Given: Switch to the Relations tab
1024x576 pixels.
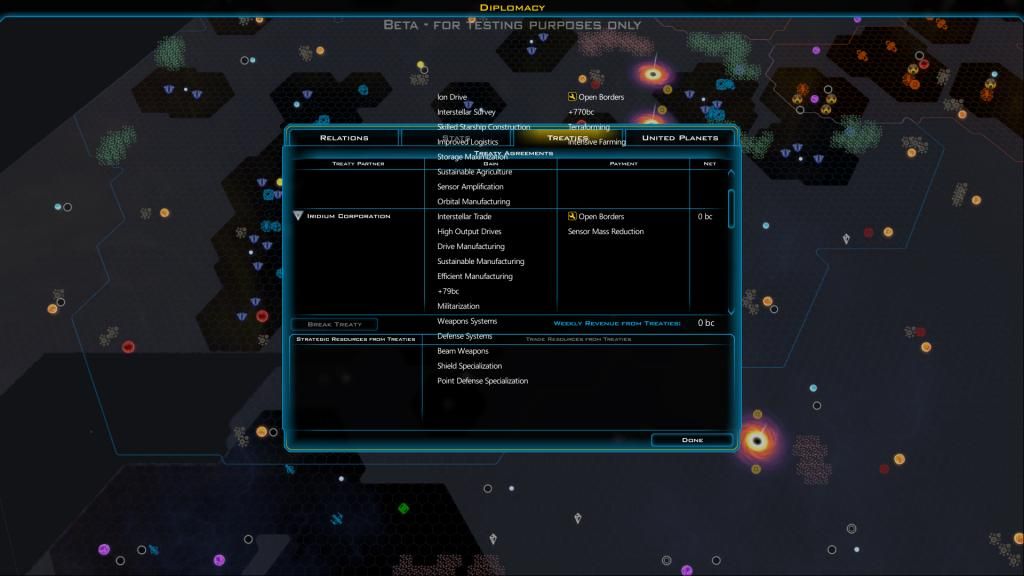Looking at the screenshot, I should (343, 138).
